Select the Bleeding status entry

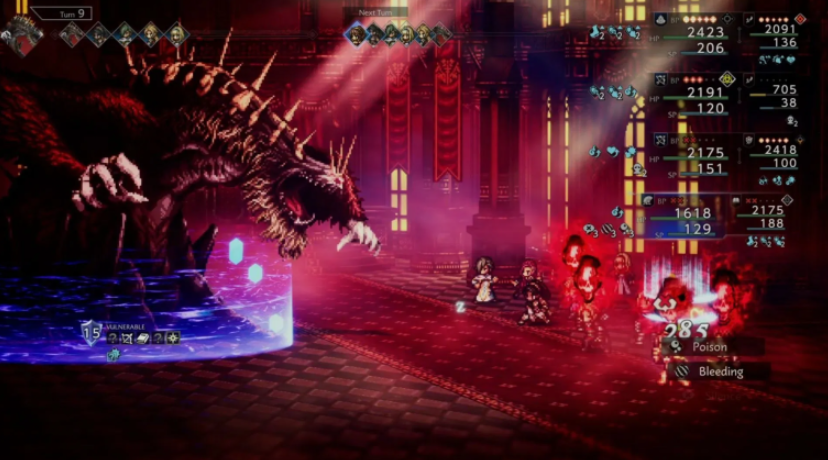click(720, 371)
